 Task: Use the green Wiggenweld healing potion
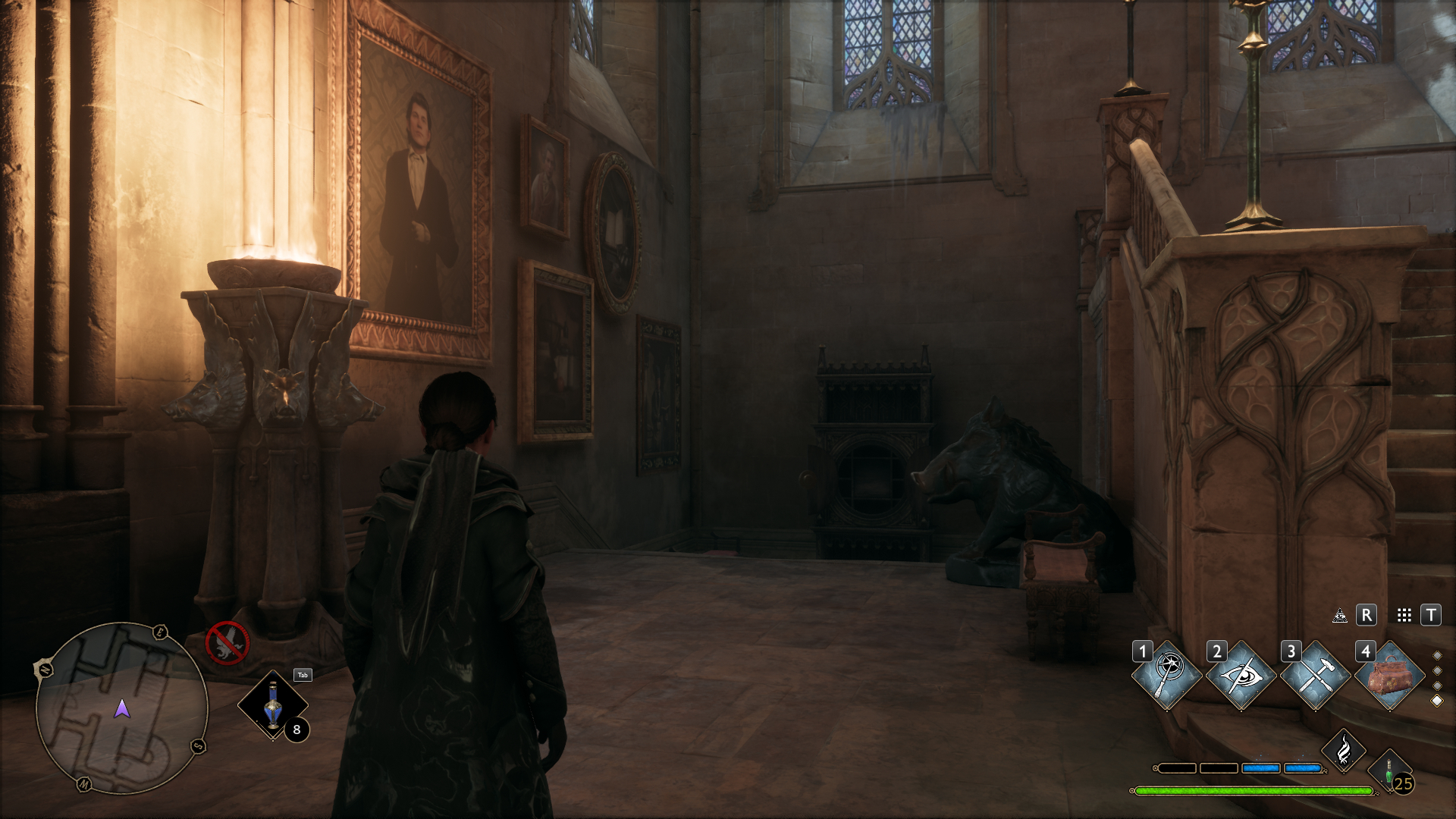click(1389, 772)
